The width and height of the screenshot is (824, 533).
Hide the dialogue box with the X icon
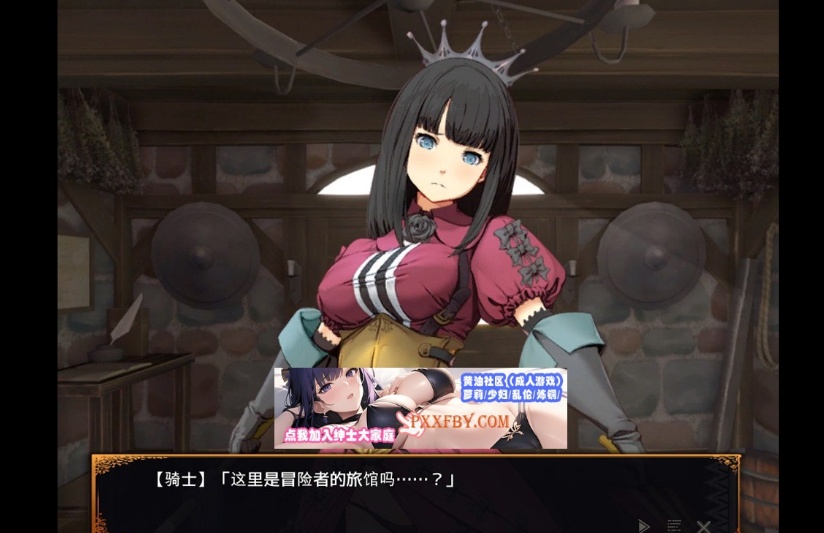click(704, 525)
